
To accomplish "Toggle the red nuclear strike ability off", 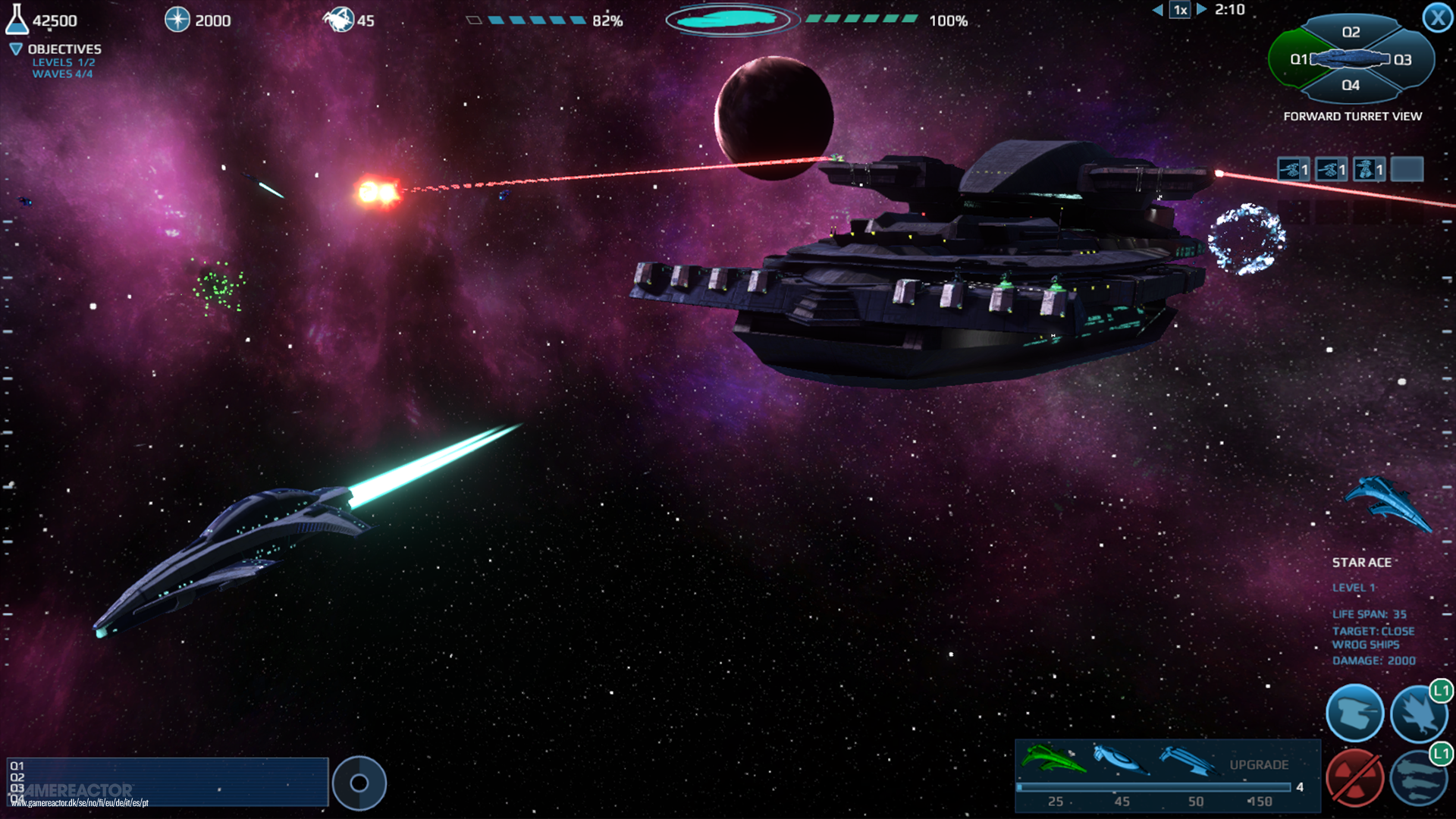I will (1356, 777).
